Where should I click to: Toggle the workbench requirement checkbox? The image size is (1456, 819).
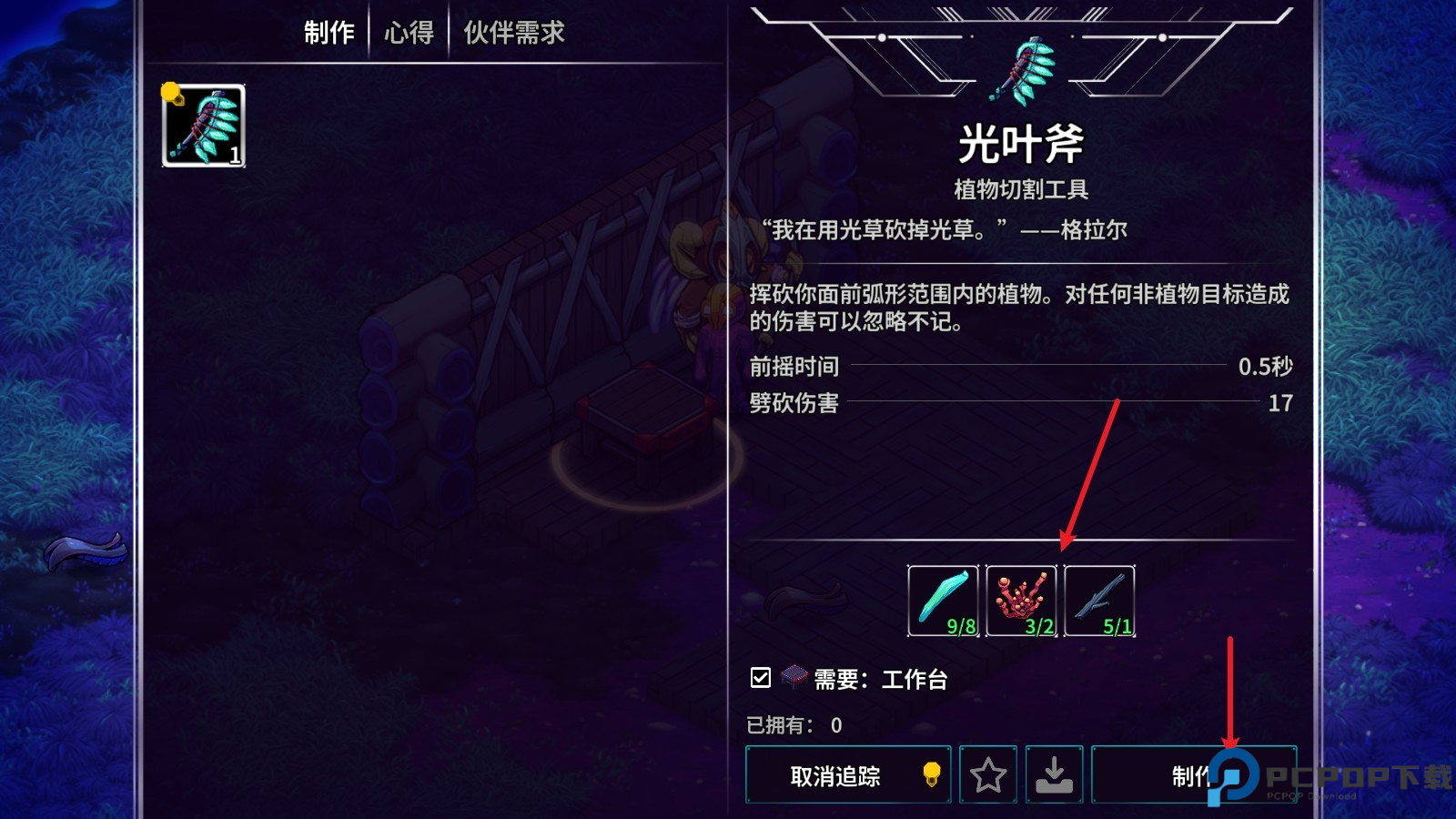click(759, 677)
